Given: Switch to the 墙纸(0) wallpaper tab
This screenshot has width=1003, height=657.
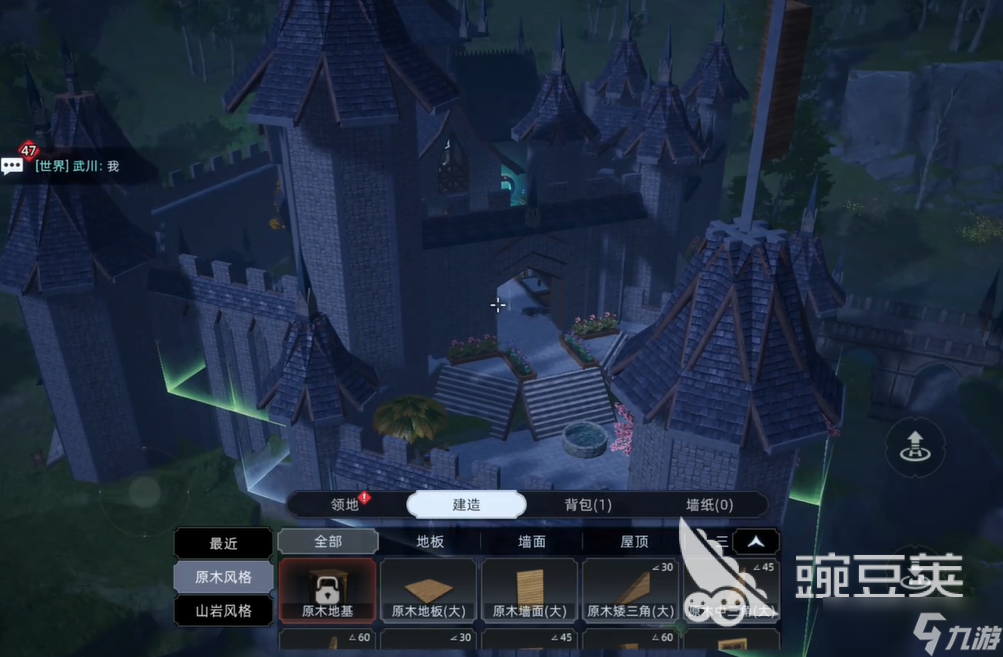Looking at the screenshot, I should click(x=709, y=505).
